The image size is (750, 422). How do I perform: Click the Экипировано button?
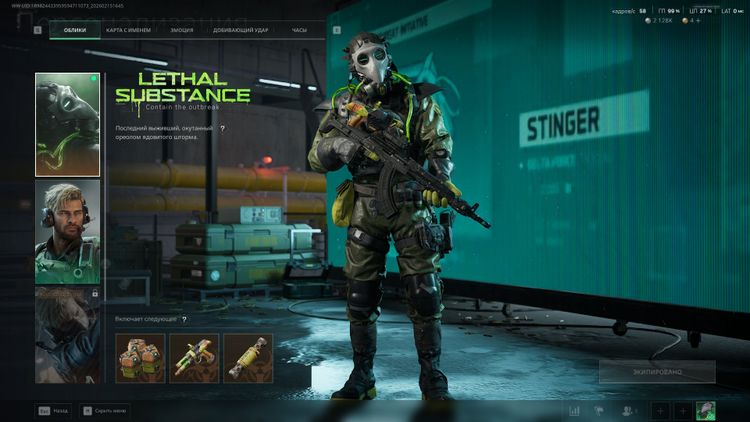click(657, 371)
